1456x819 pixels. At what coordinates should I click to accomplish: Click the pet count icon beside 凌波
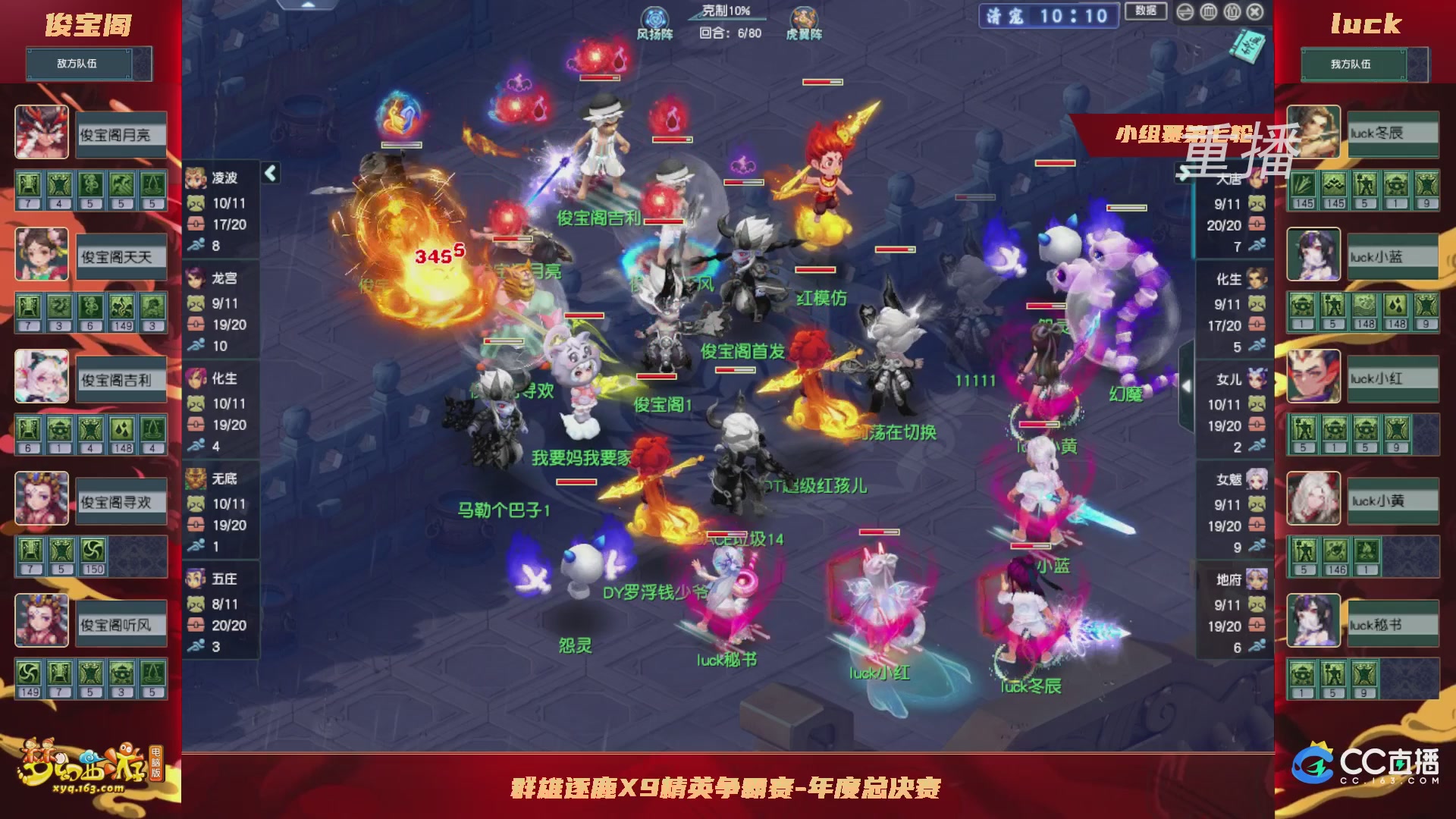[x=194, y=202]
